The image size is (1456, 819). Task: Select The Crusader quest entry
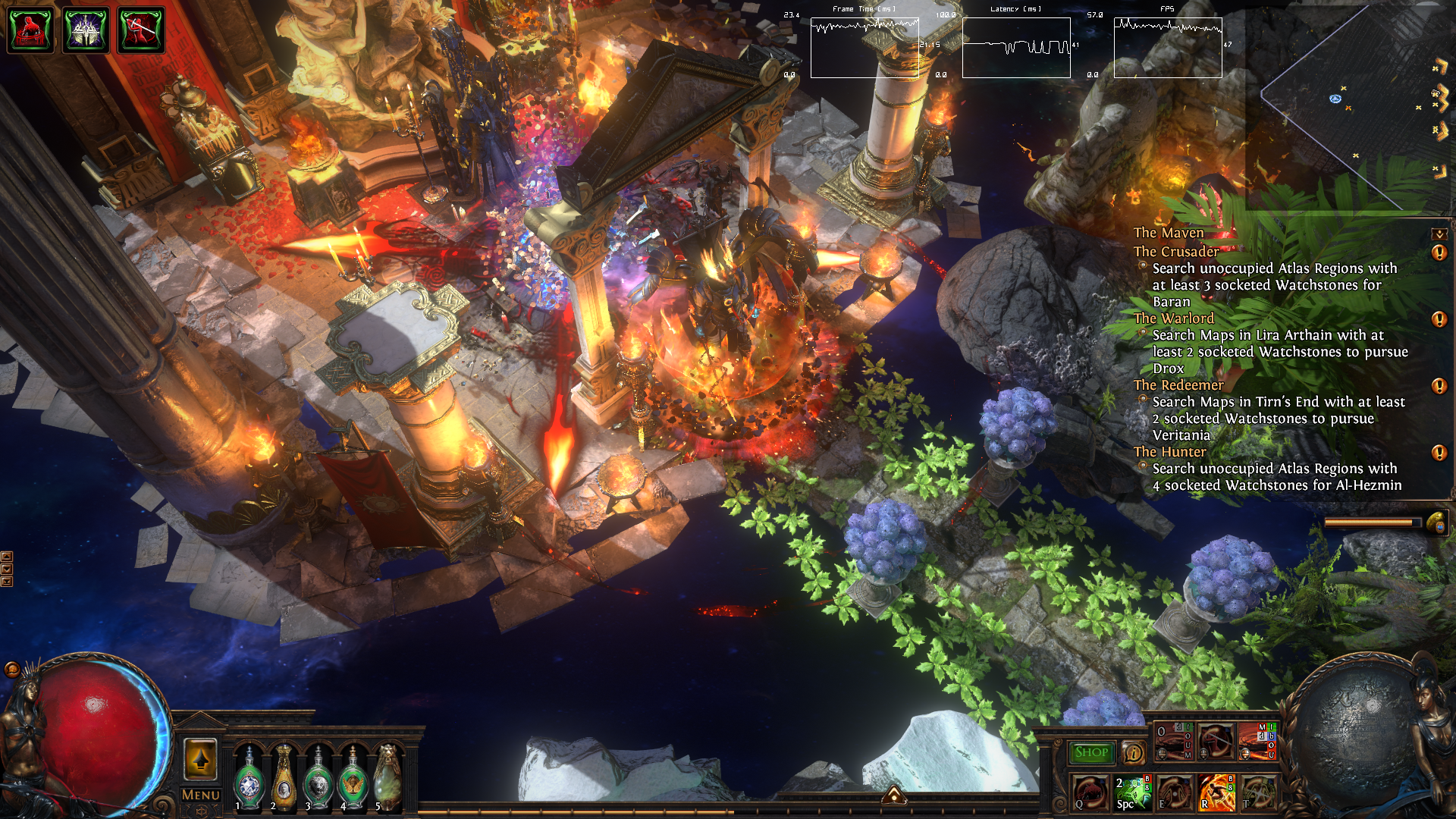click(x=1176, y=251)
